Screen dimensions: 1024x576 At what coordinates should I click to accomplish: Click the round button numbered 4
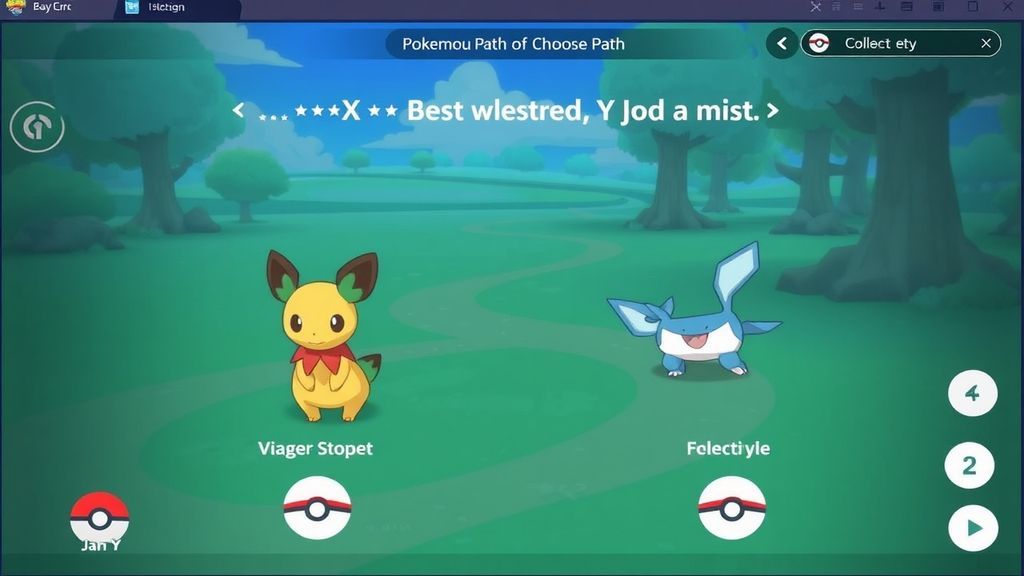pyautogui.click(x=971, y=394)
